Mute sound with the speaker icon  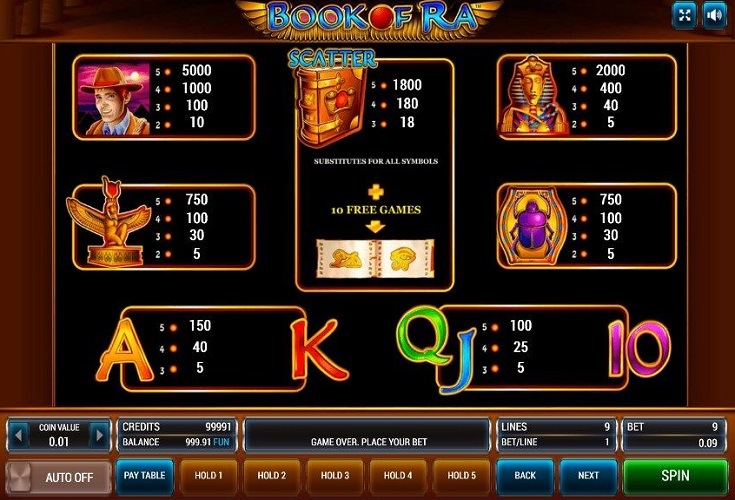pyautogui.click(x=713, y=15)
